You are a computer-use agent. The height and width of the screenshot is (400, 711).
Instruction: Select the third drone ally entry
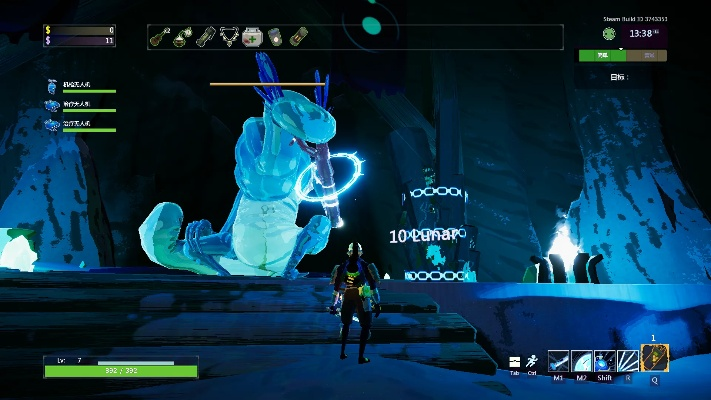[54, 124]
